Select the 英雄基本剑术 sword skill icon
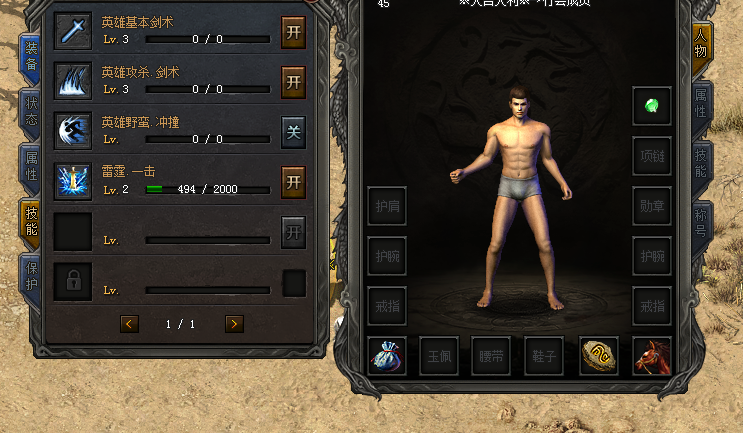Screen dimensions: 743x433 (73, 30)
